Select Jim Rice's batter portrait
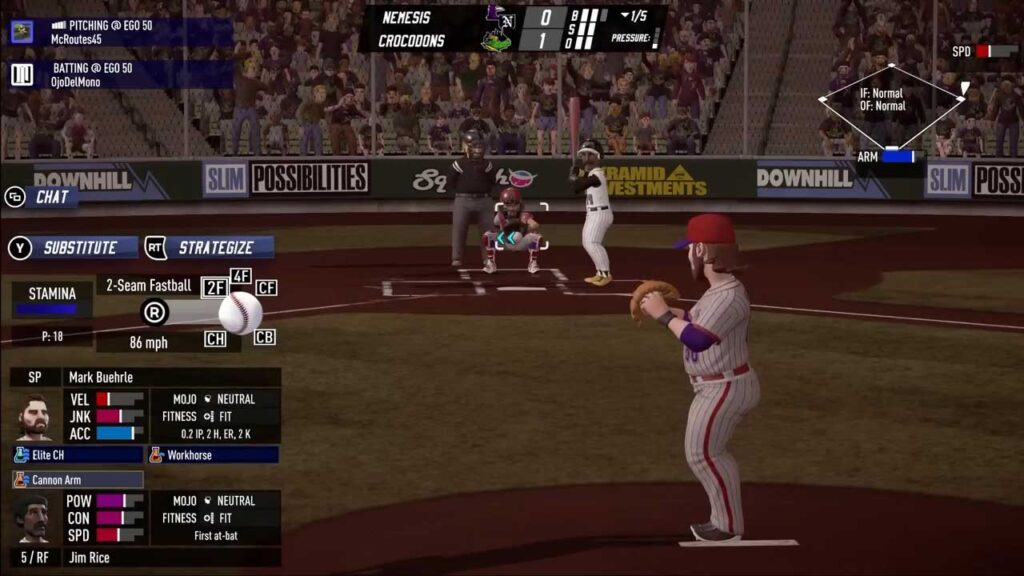This screenshot has height=576, width=1024. [32, 518]
